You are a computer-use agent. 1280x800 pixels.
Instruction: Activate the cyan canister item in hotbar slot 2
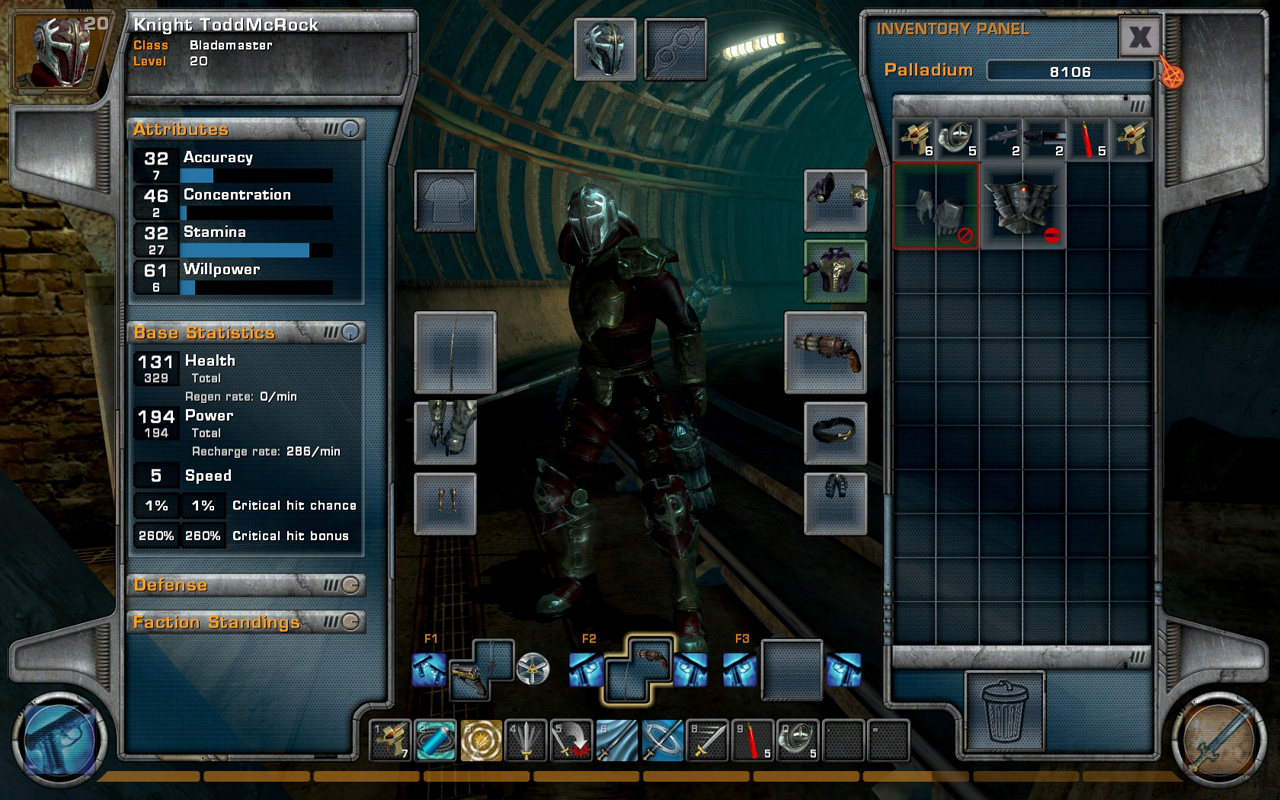tap(436, 740)
